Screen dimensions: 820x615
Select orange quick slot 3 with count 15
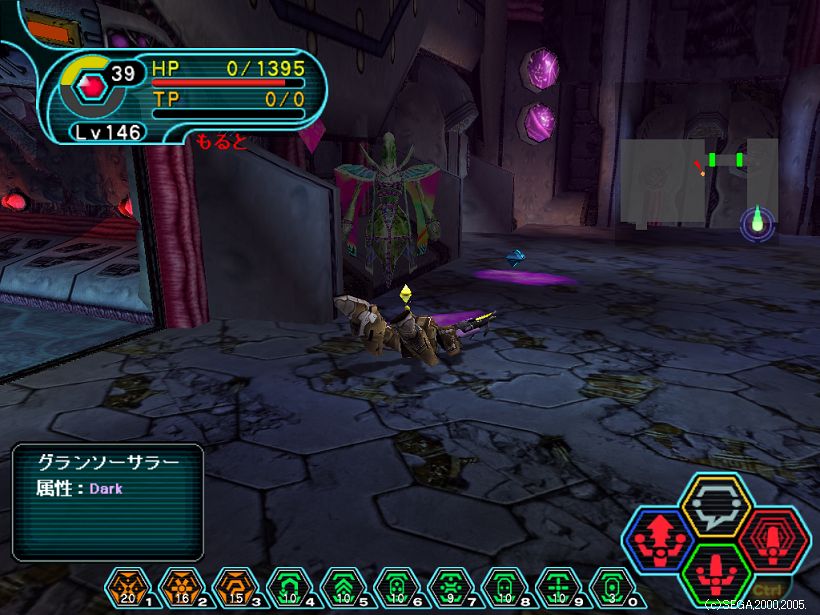tap(234, 585)
